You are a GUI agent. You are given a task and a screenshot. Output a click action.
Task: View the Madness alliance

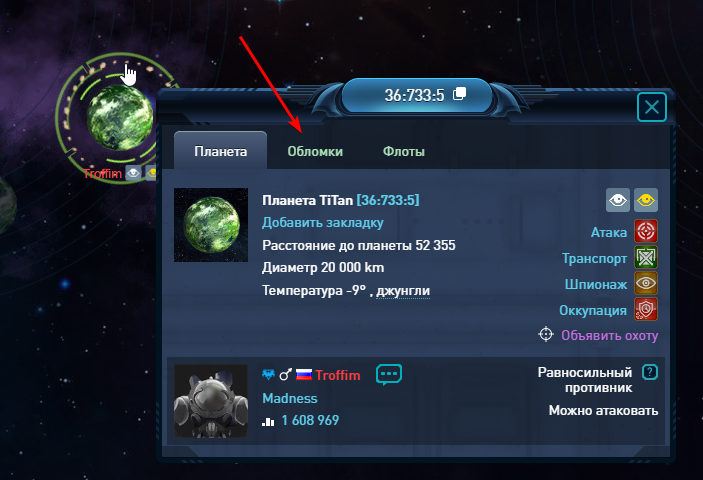[x=289, y=398]
